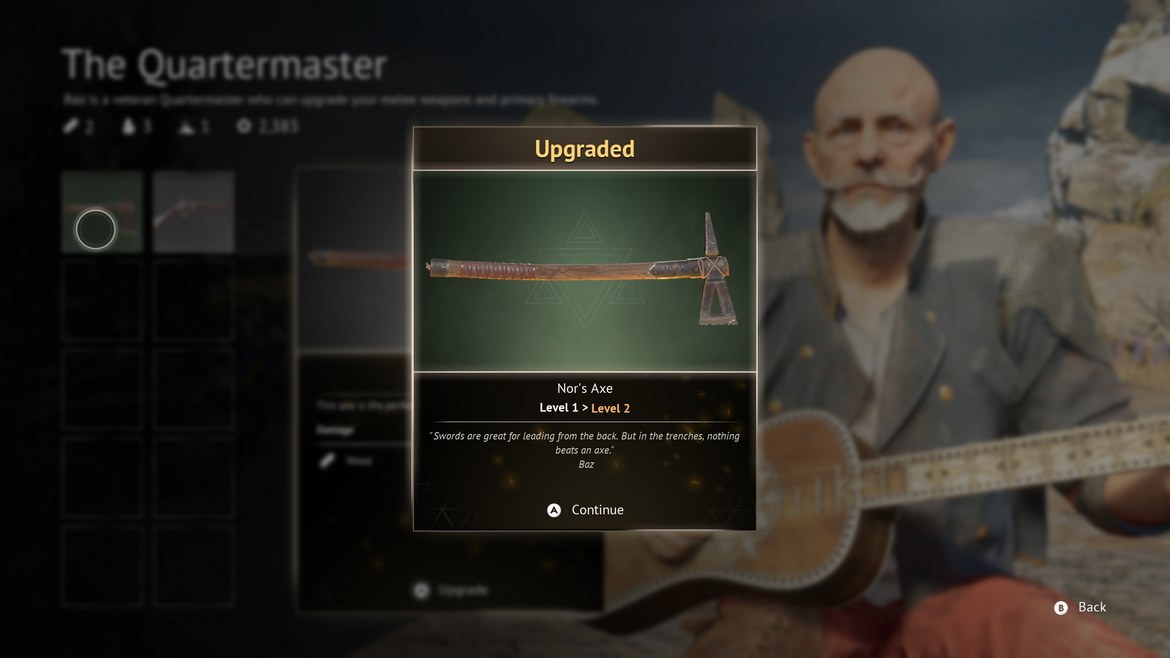The height and width of the screenshot is (658, 1170).
Task: Select the rifle weapon slot
Action: [194, 212]
